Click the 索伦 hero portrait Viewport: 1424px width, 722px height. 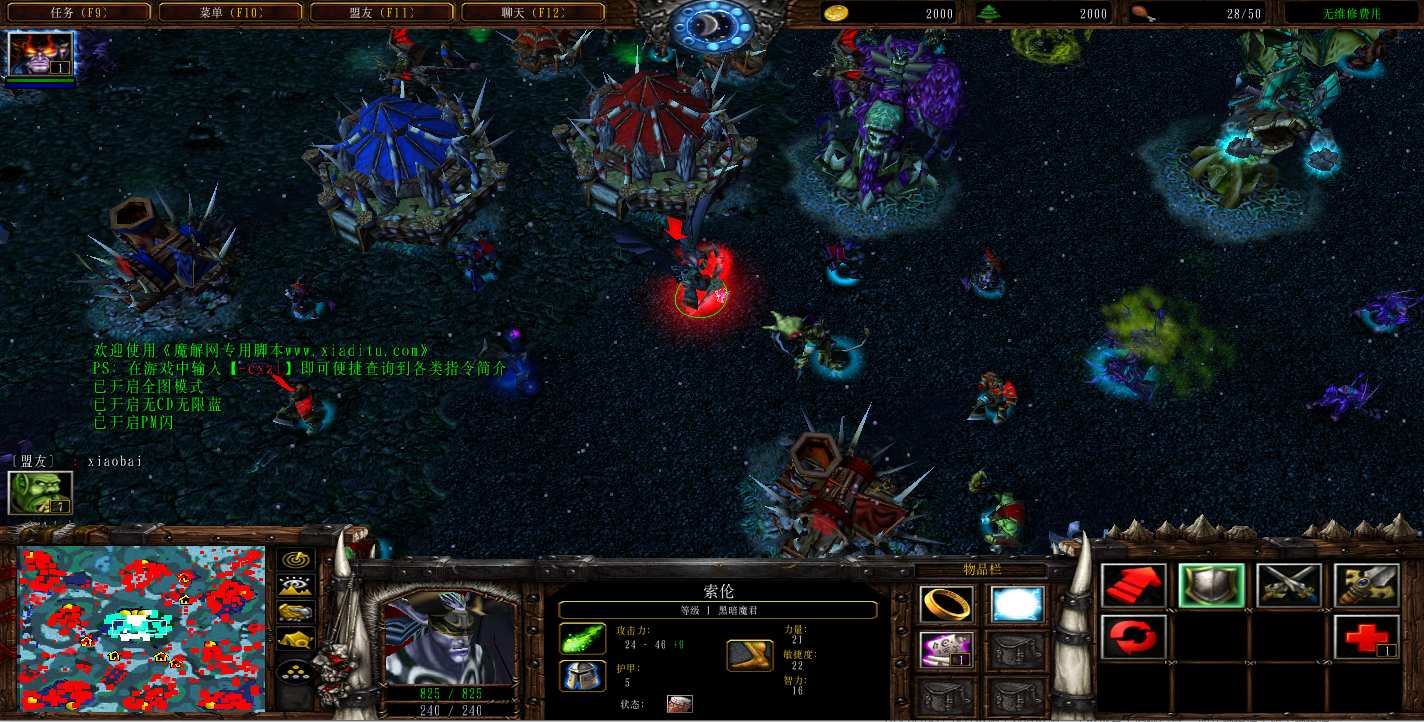[x=448, y=635]
